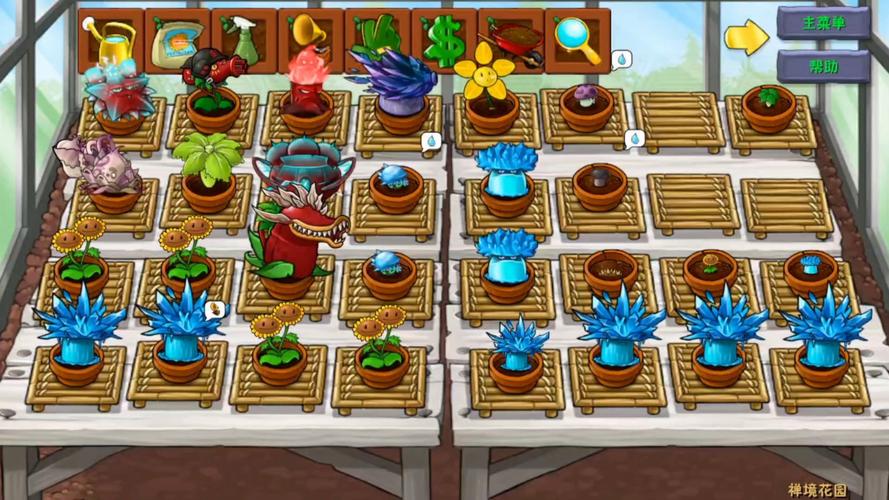The width and height of the screenshot is (889, 500).
Task: Select the golden phonograph tool
Action: point(310,39)
